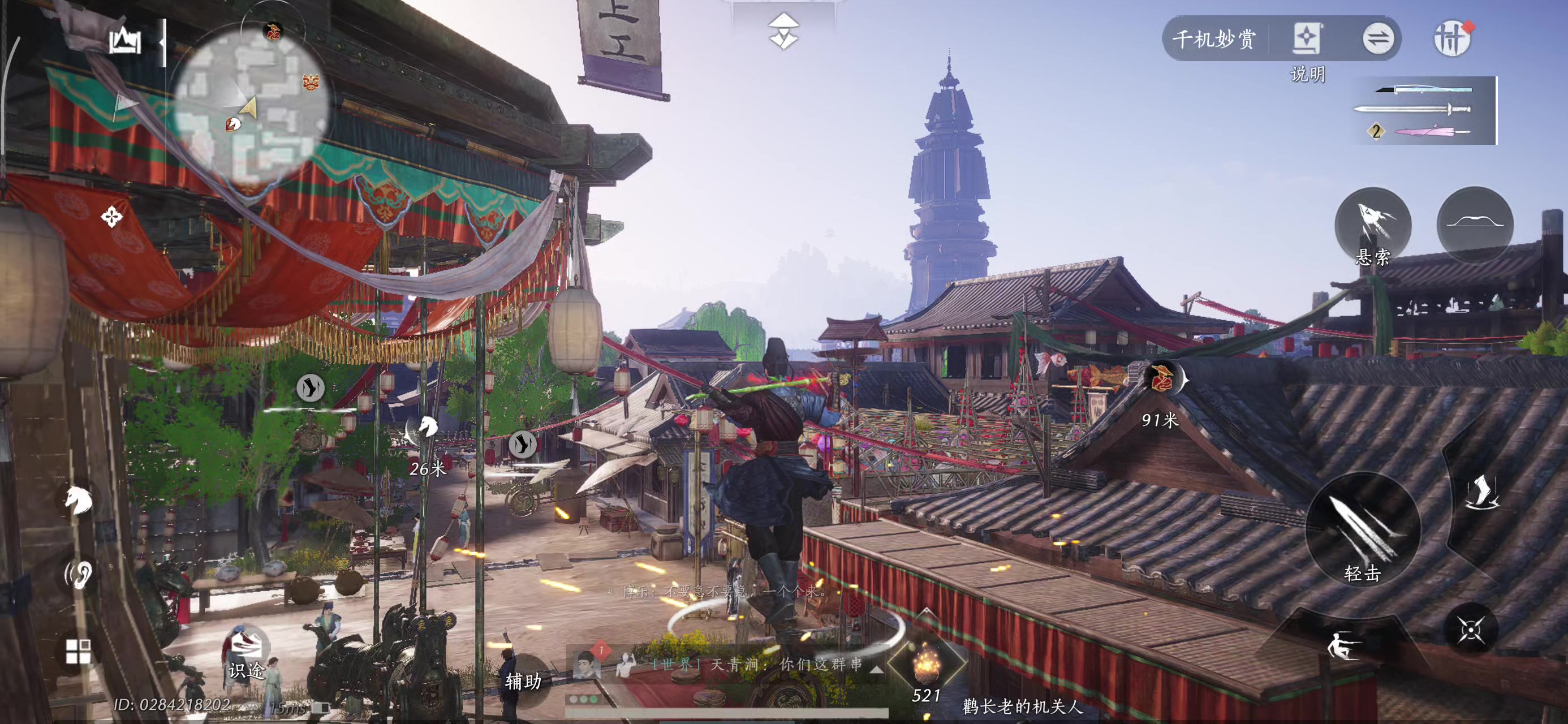The width and height of the screenshot is (1568, 724).
Task: Switch to the pink umbrella weapon
Action: click(1431, 131)
